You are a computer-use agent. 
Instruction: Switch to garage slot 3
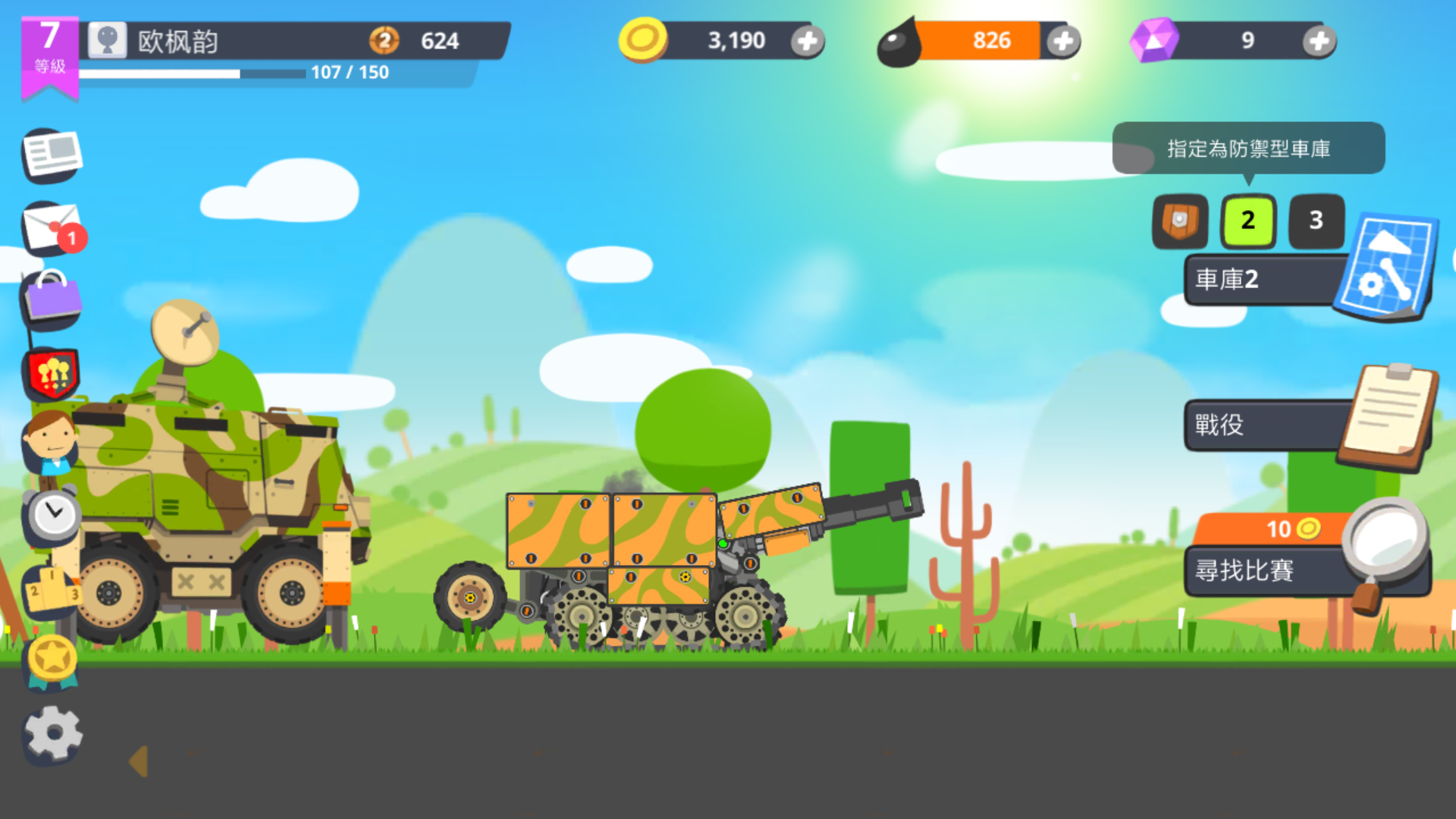[1316, 221]
